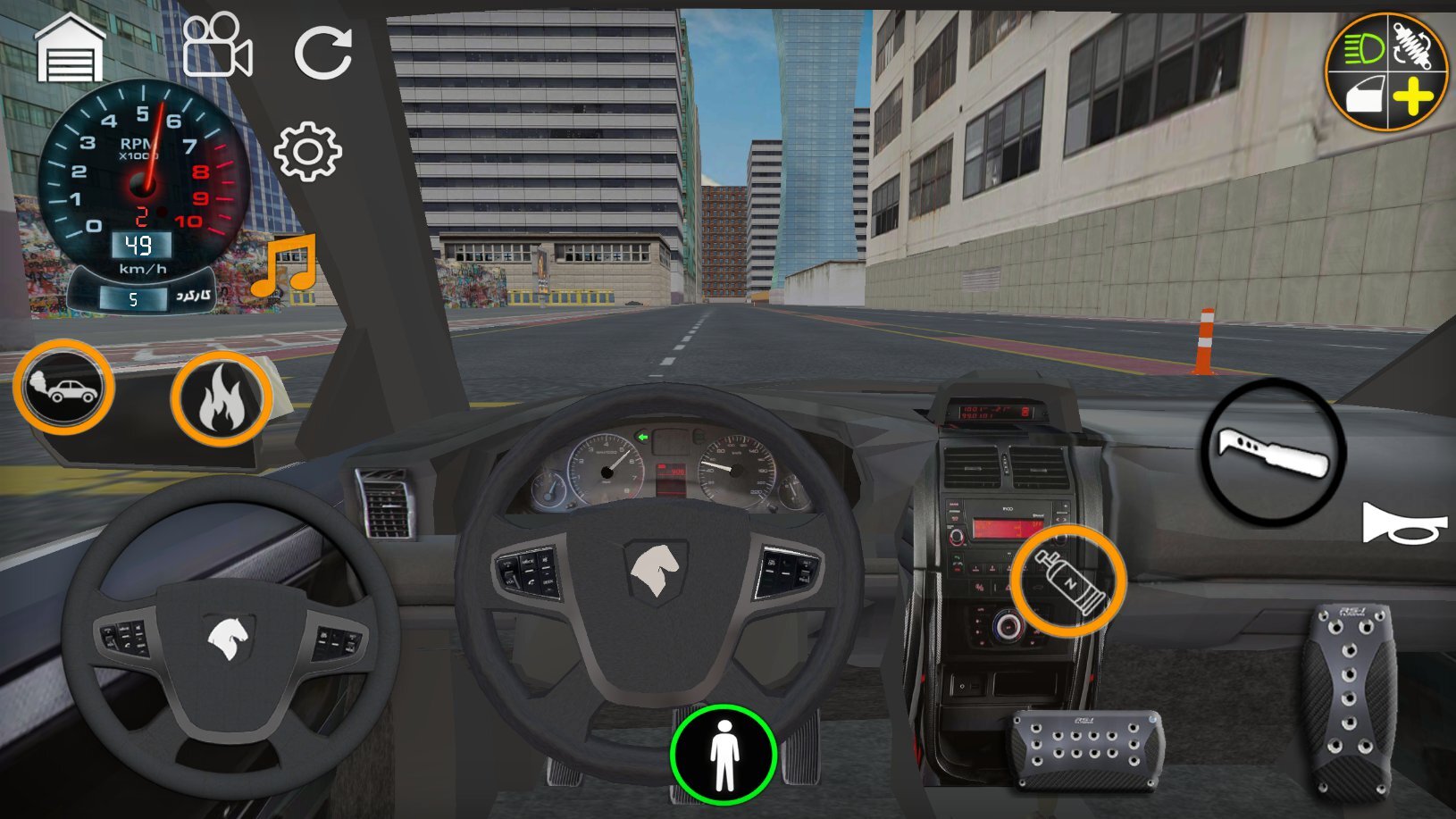This screenshot has height=819, width=1456.
Task: Toggle the music note button
Action: (x=284, y=265)
